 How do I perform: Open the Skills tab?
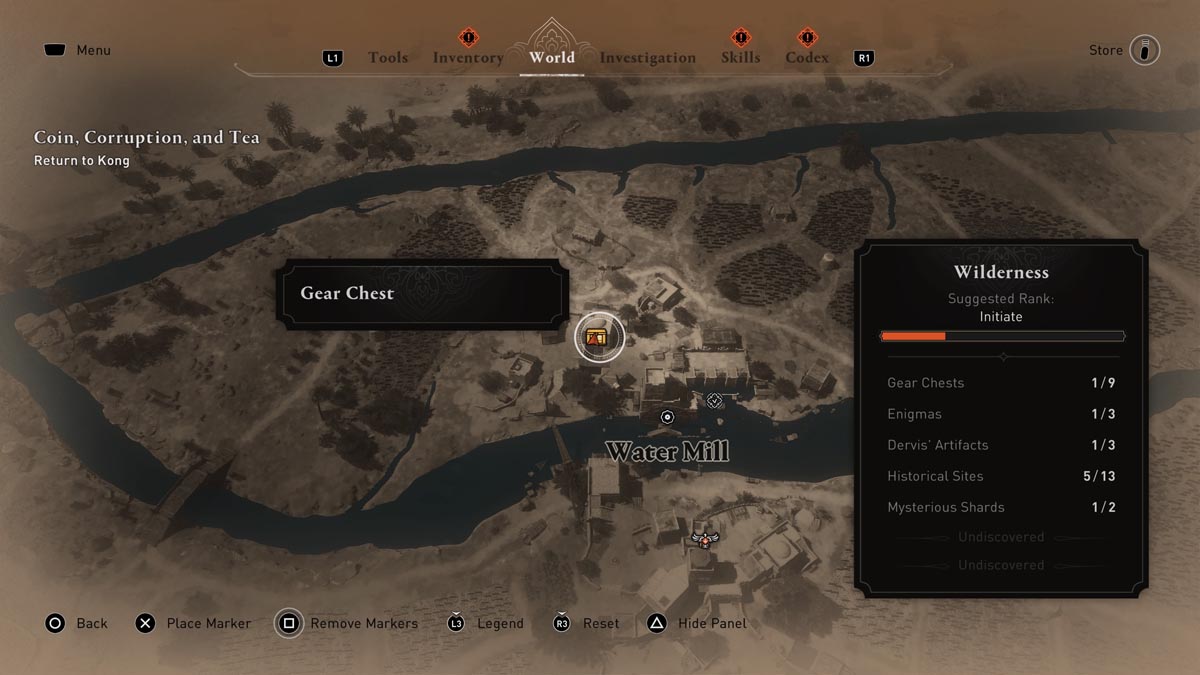point(740,58)
